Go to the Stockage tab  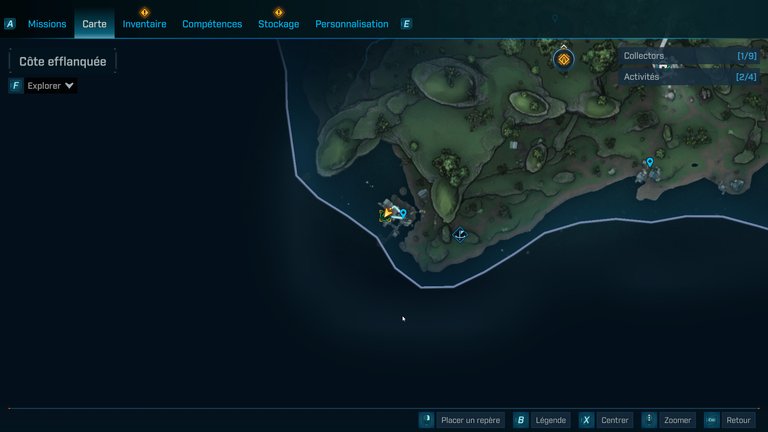tap(278, 24)
